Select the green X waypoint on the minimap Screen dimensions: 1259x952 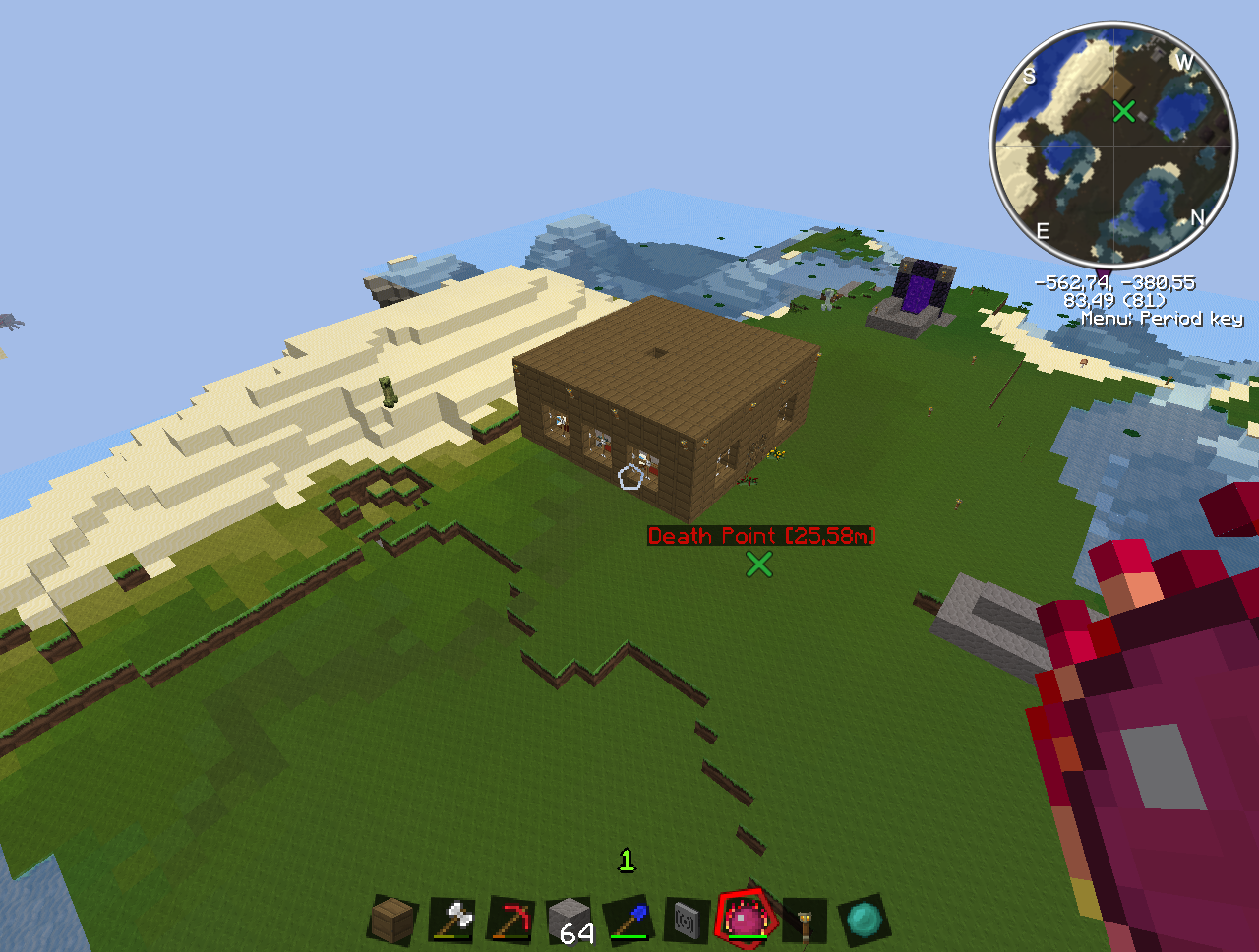(x=1123, y=111)
